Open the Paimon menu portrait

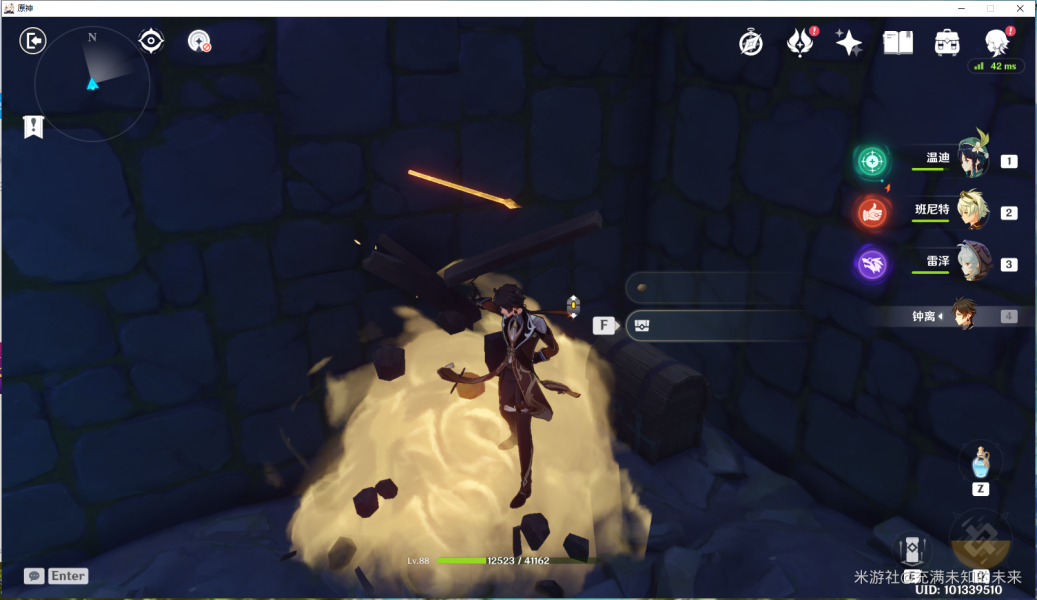click(996, 43)
